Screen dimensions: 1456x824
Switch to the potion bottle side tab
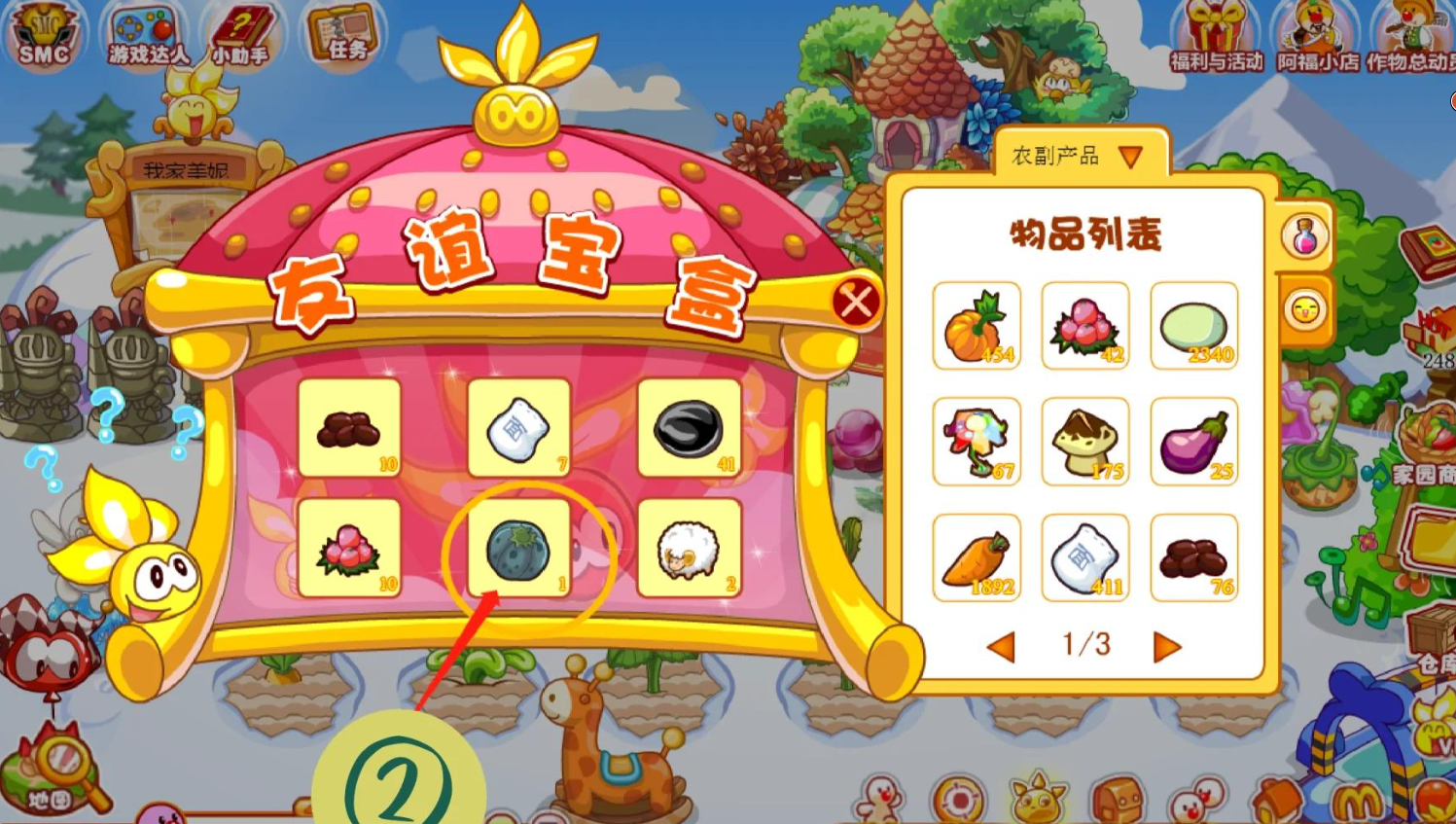click(x=1303, y=236)
